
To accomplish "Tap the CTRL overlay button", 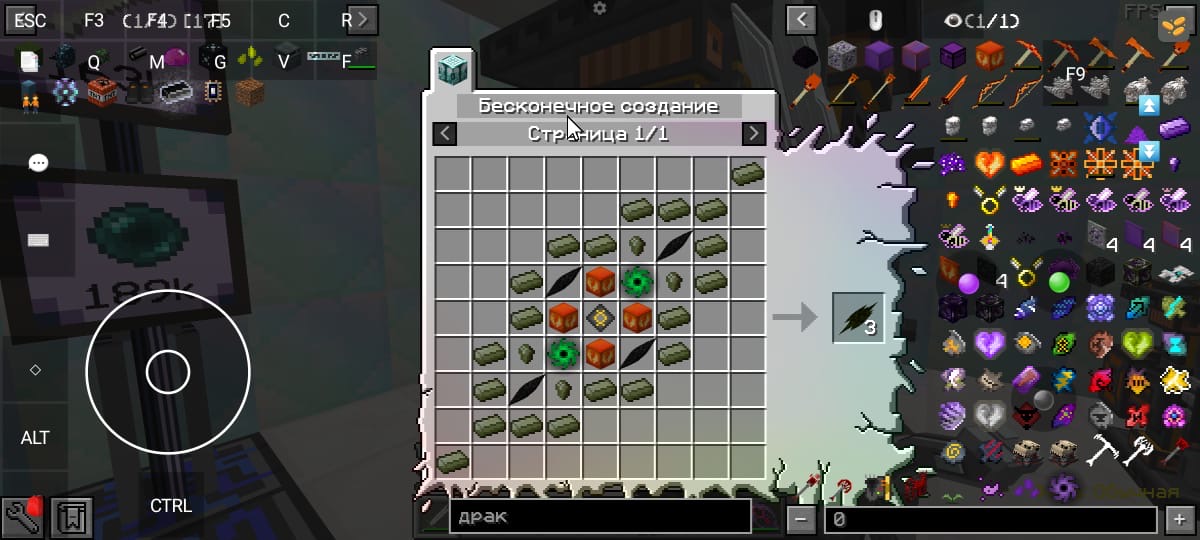I will pyautogui.click(x=171, y=506).
